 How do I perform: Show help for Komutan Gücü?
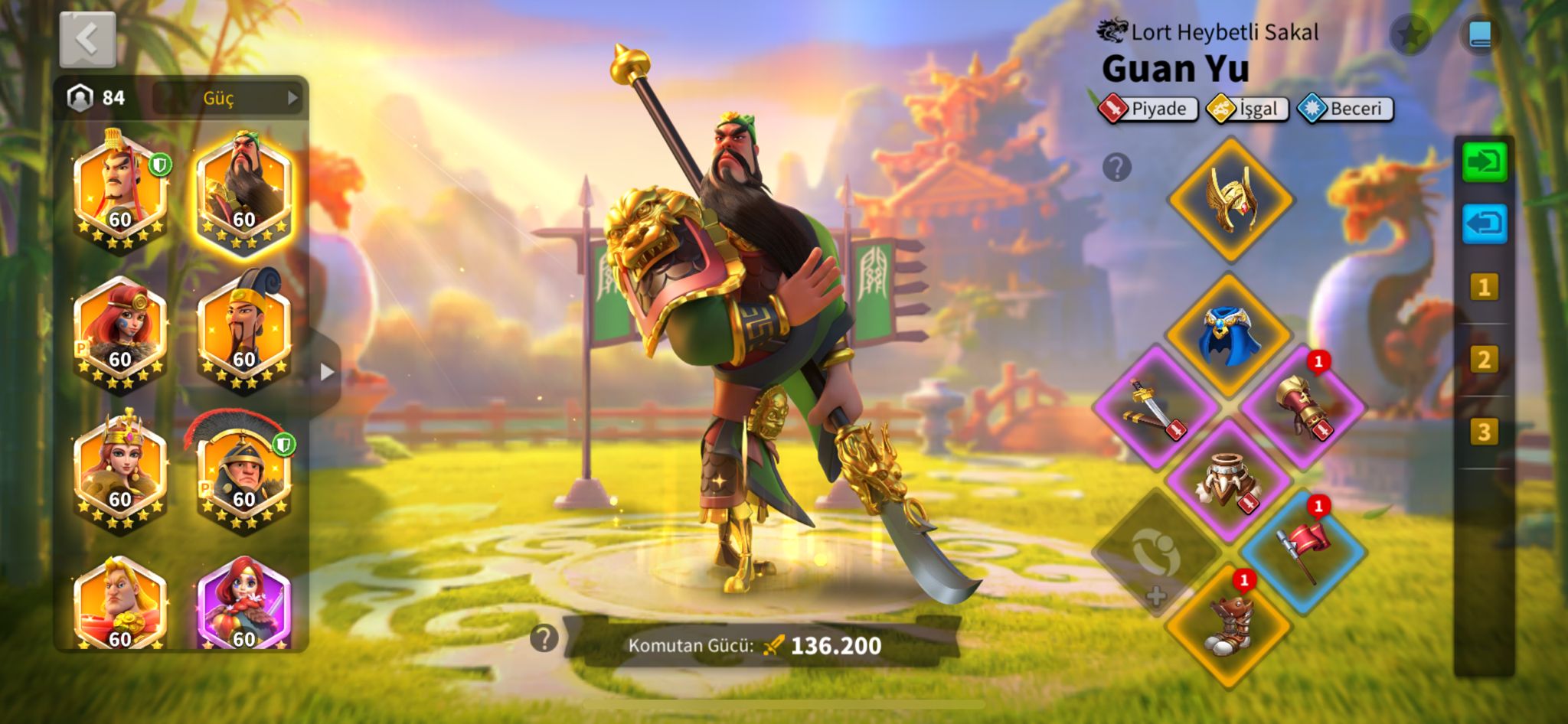[544, 638]
